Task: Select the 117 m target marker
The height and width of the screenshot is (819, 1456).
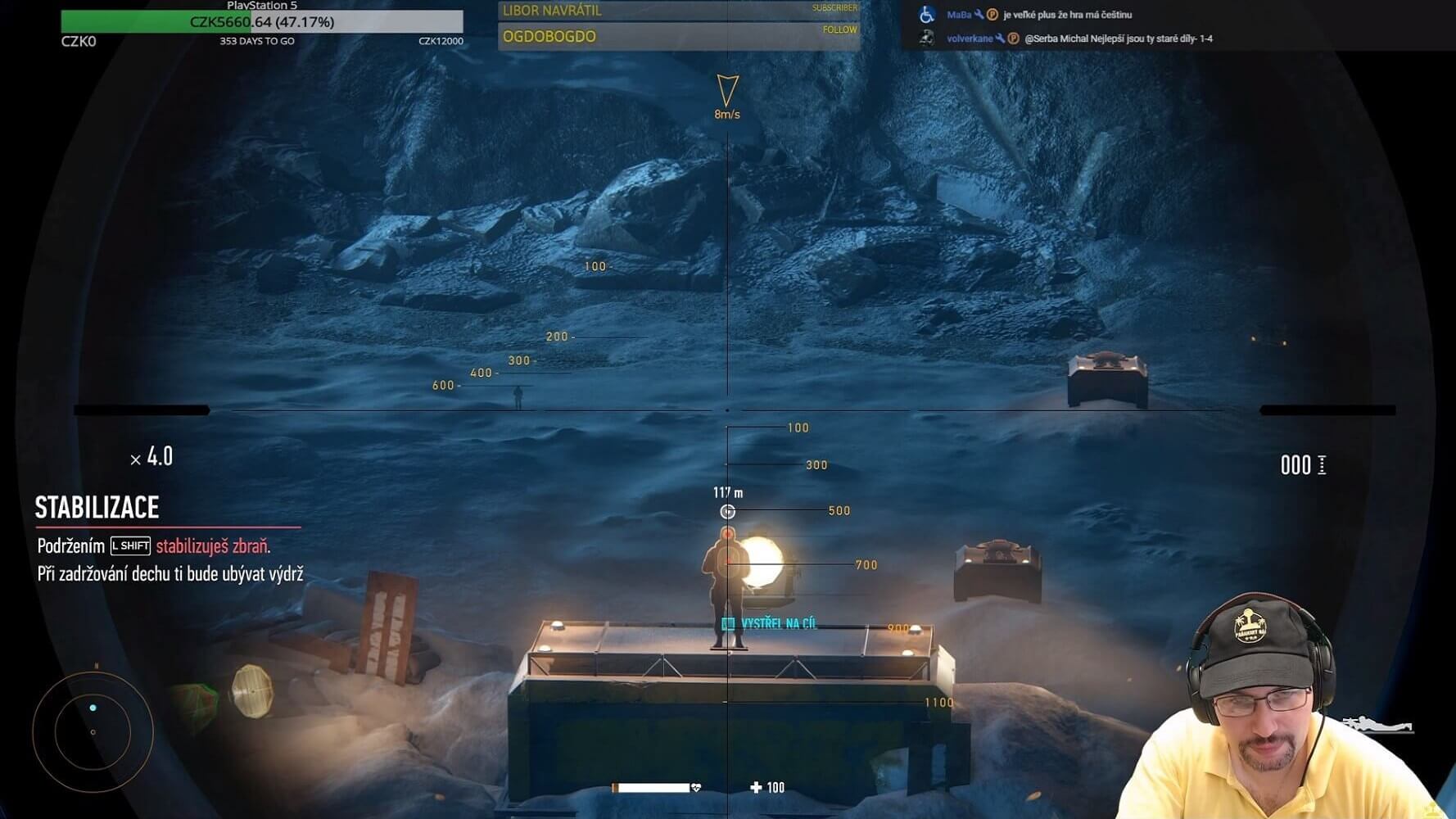Action: coord(727,512)
